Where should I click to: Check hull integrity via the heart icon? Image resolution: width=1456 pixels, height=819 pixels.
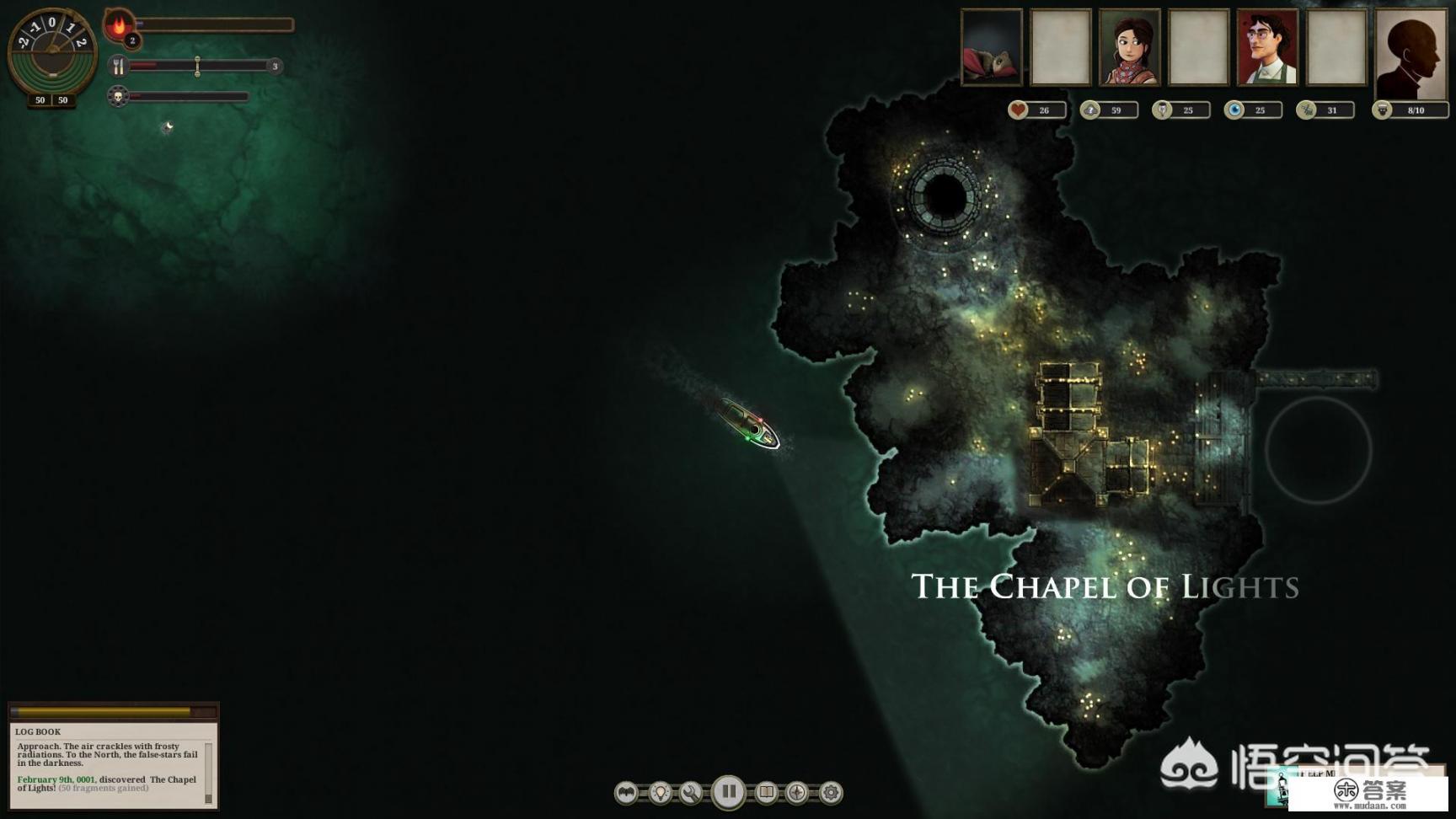(x=1019, y=109)
